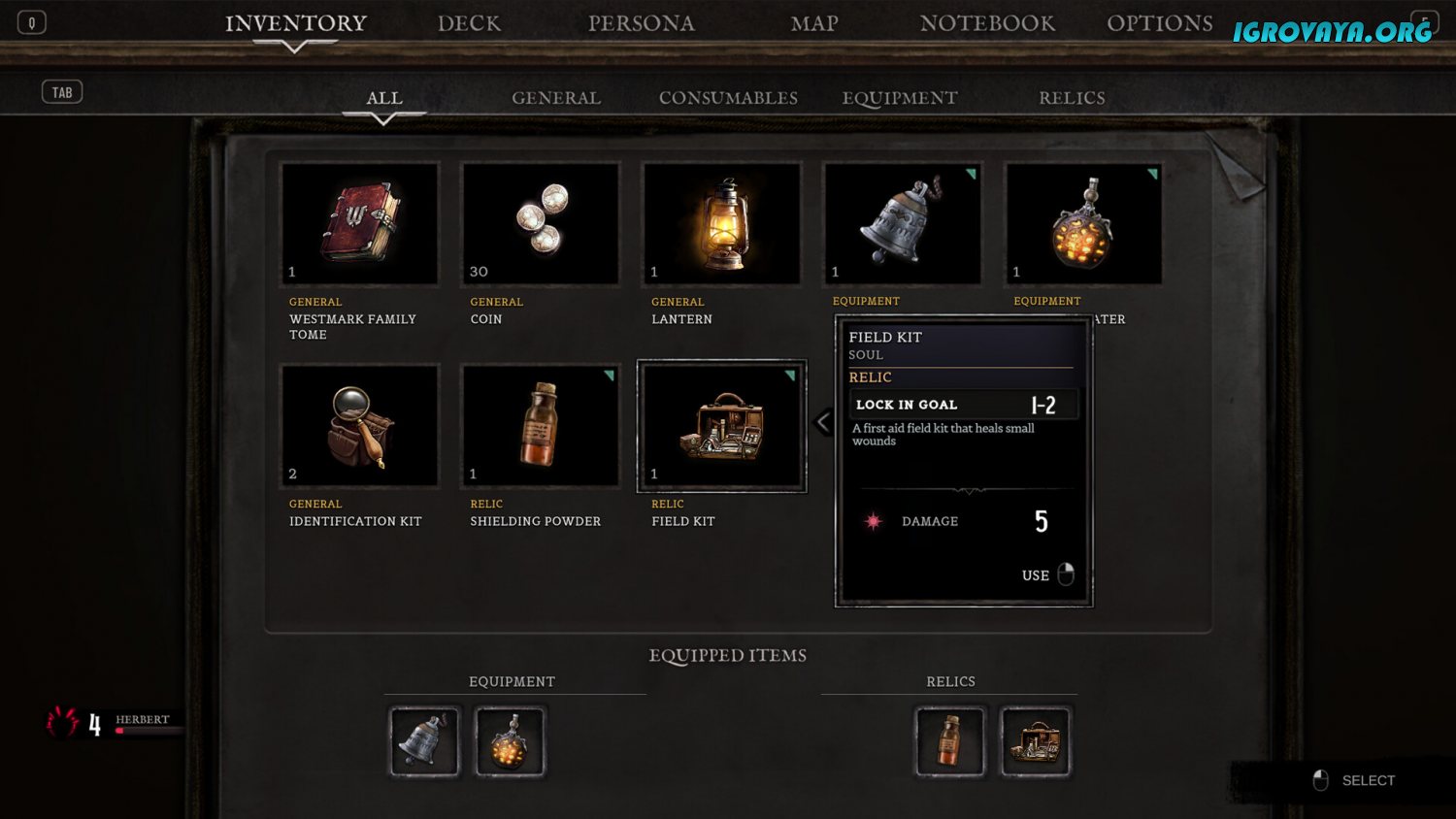This screenshot has height=819, width=1456.
Task: Select the Westmark Family Tome
Action: (359, 224)
